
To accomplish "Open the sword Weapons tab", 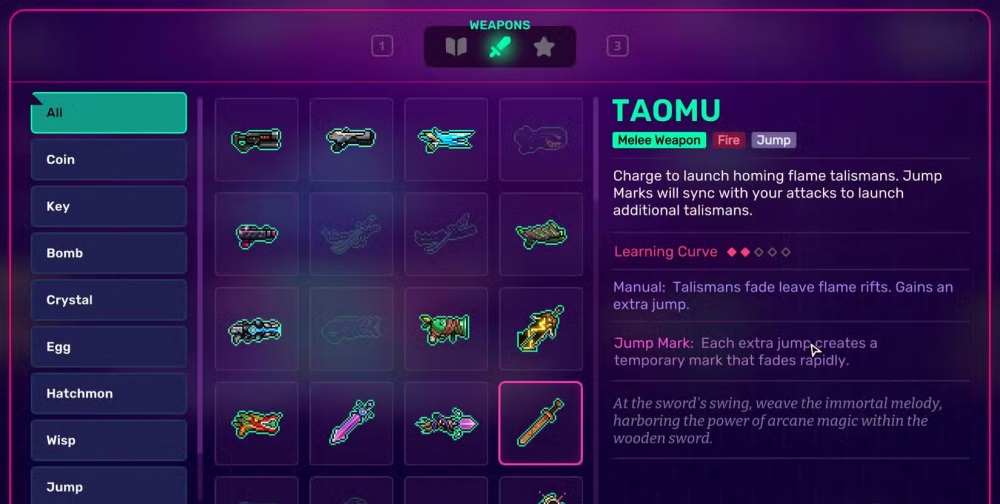I will (x=500, y=47).
